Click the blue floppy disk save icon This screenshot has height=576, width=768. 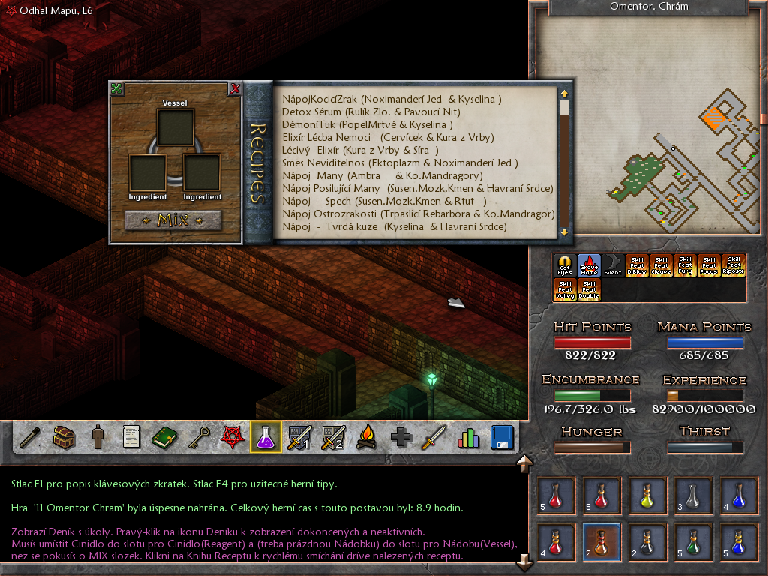coord(502,437)
